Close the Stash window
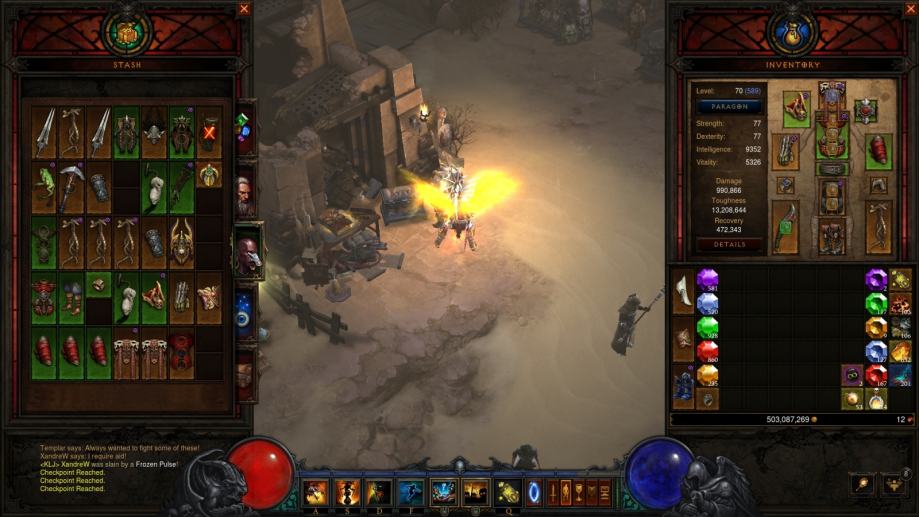The height and width of the screenshot is (517, 919). [x=244, y=9]
